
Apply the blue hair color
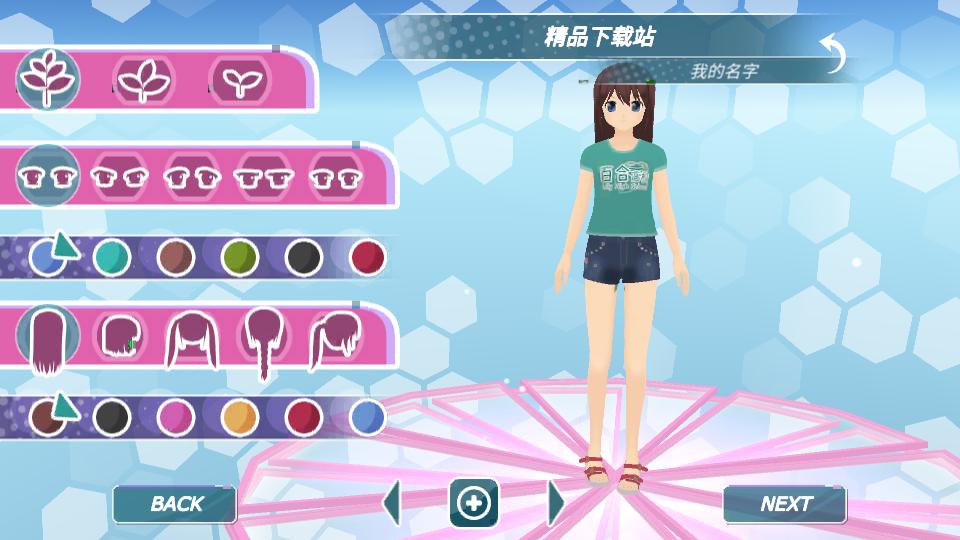[367, 417]
